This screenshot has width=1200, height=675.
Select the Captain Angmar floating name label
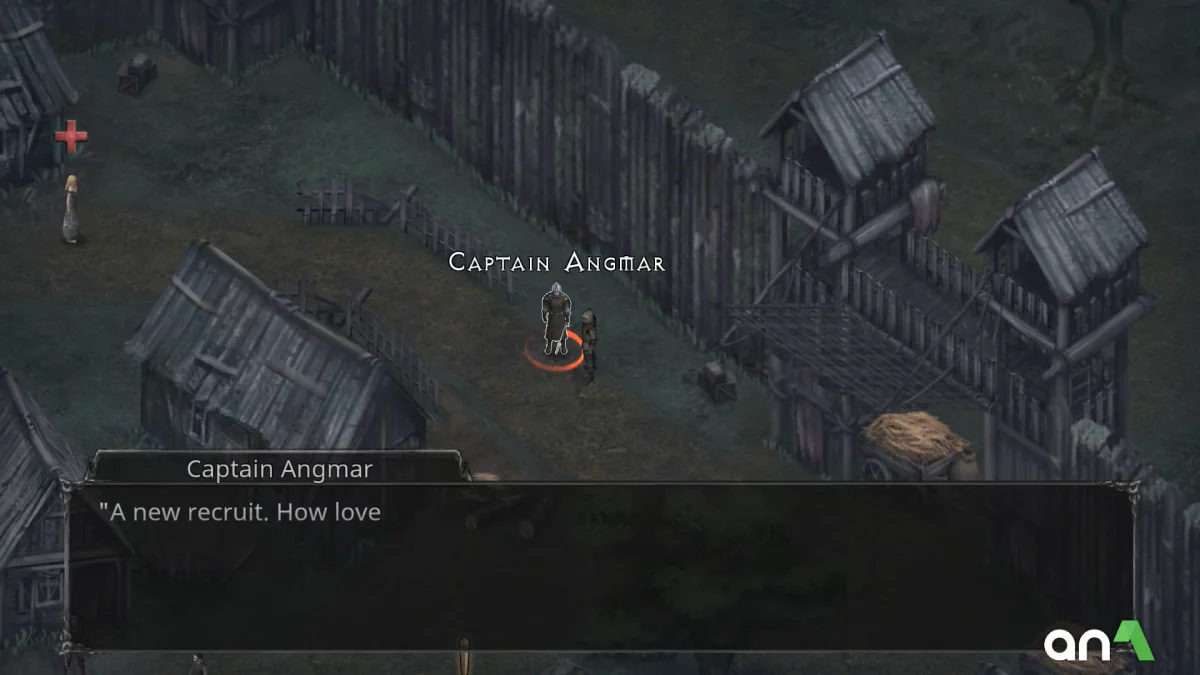point(557,263)
